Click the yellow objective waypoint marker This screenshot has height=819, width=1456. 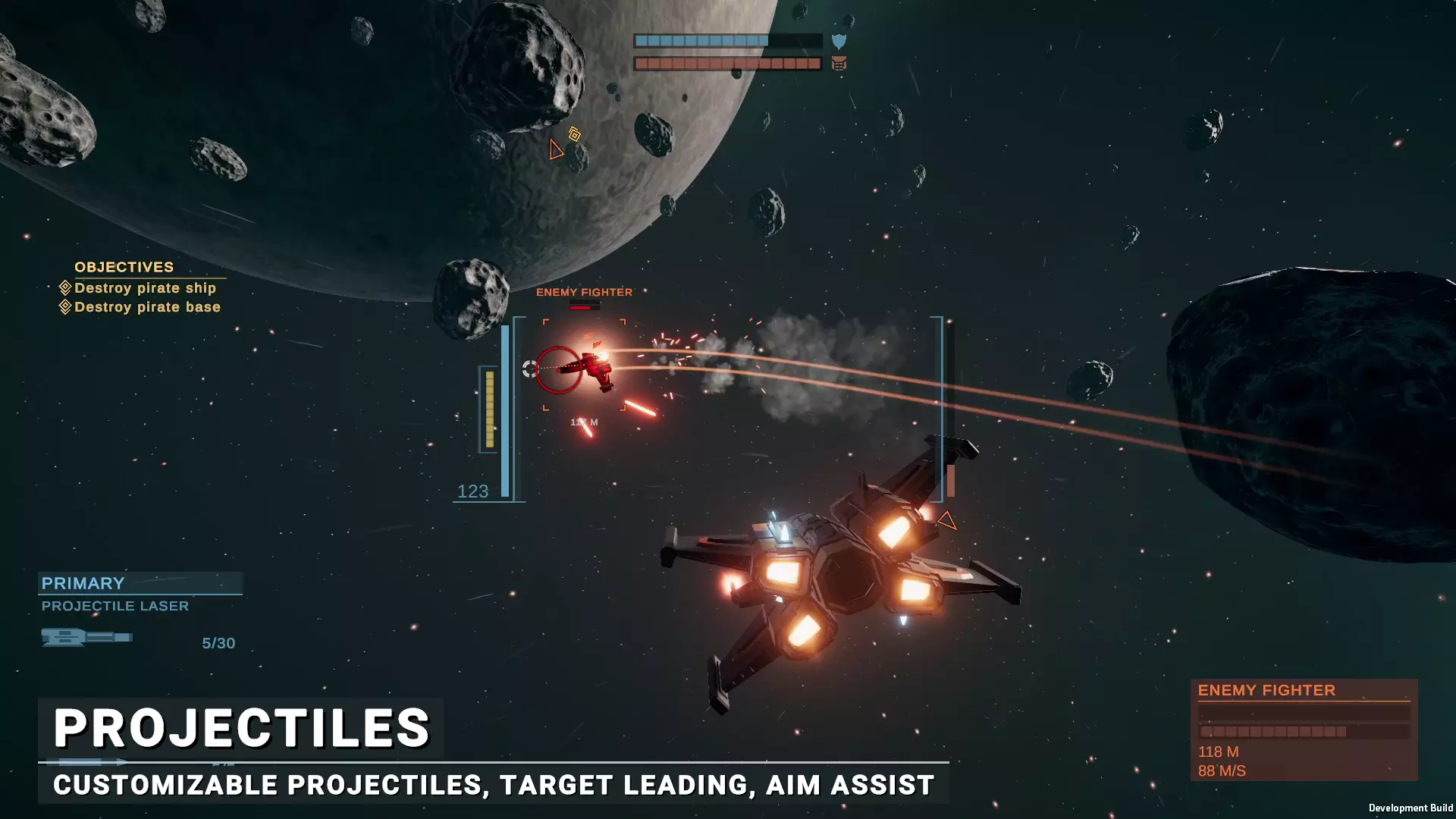pos(575,134)
